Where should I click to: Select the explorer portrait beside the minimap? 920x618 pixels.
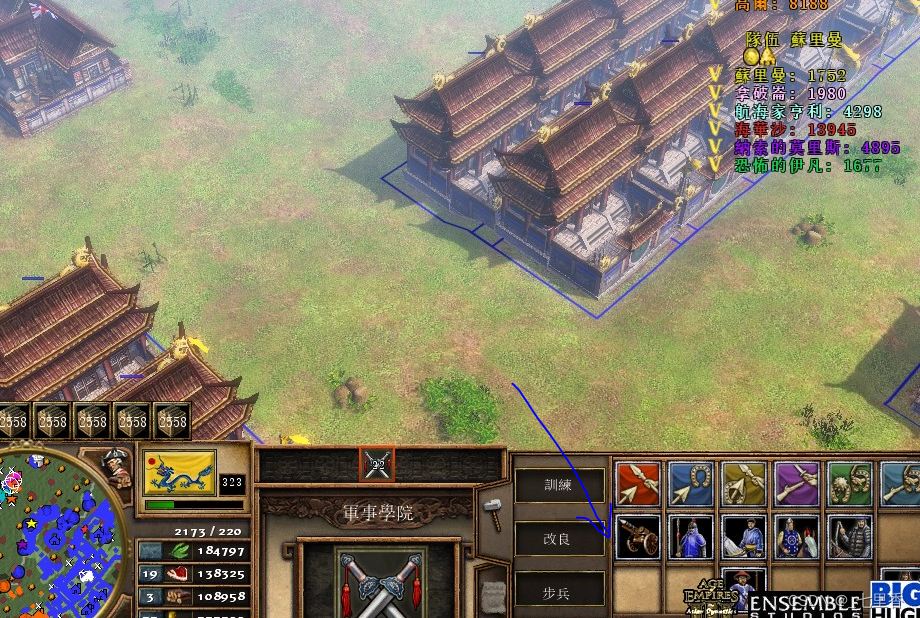tap(117, 468)
